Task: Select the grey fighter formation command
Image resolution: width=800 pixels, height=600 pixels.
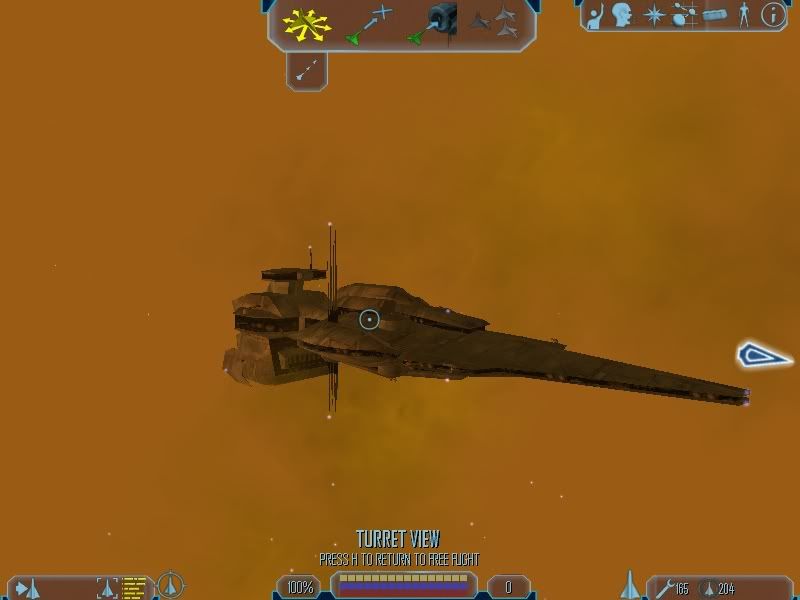Action: coord(495,22)
